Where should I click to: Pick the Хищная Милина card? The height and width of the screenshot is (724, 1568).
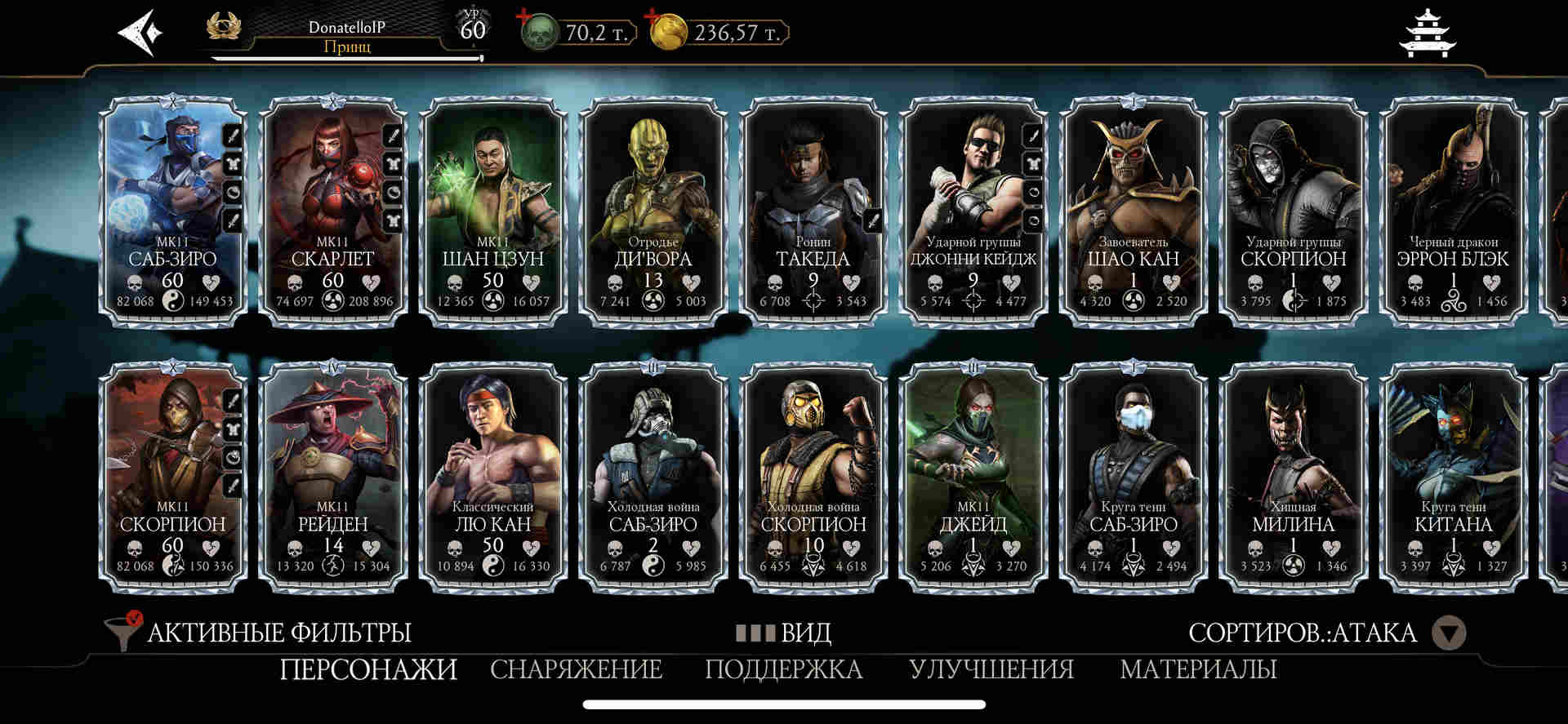[x=1294, y=477]
